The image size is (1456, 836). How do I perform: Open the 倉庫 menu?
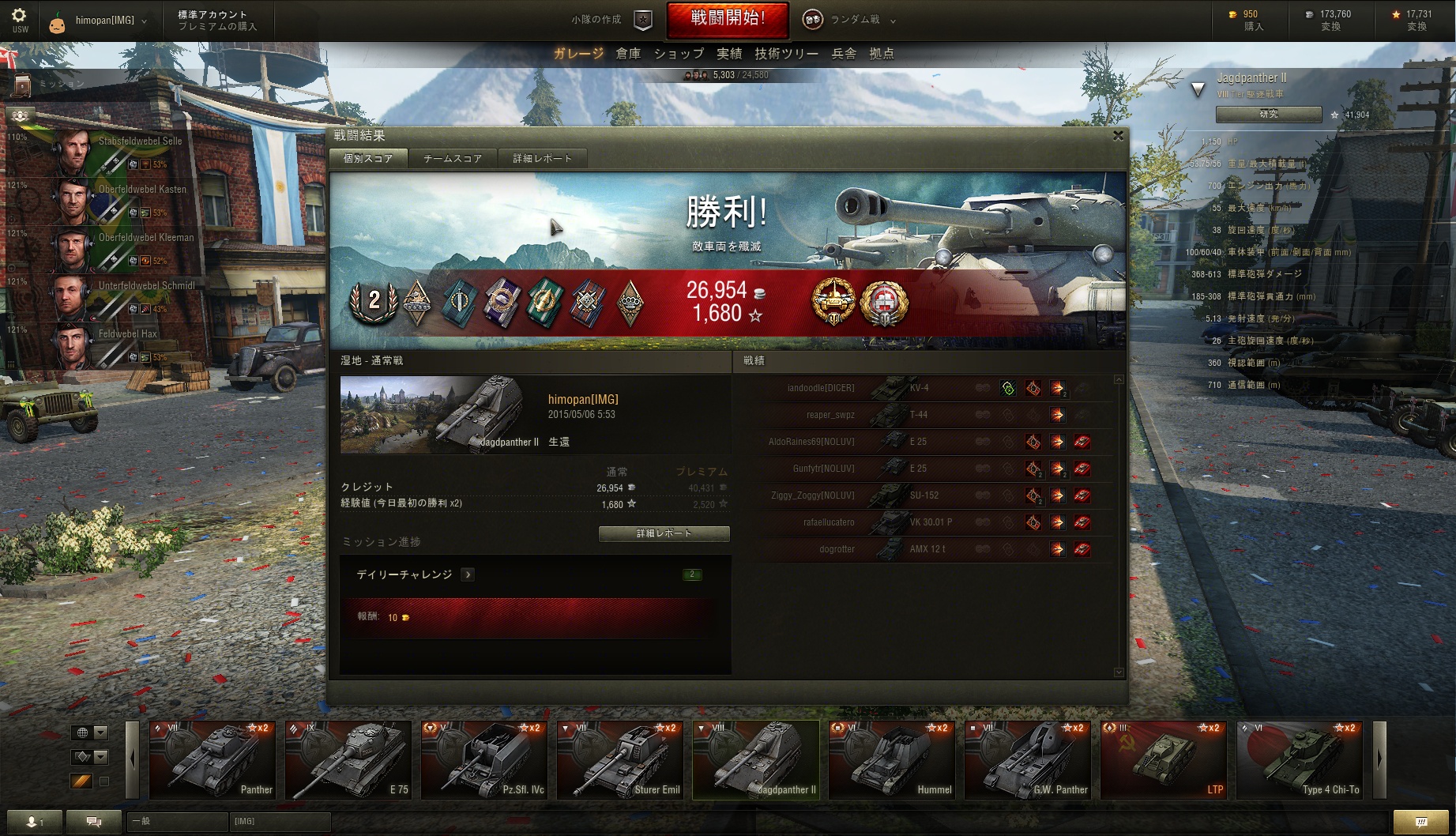(x=628, y=54)
